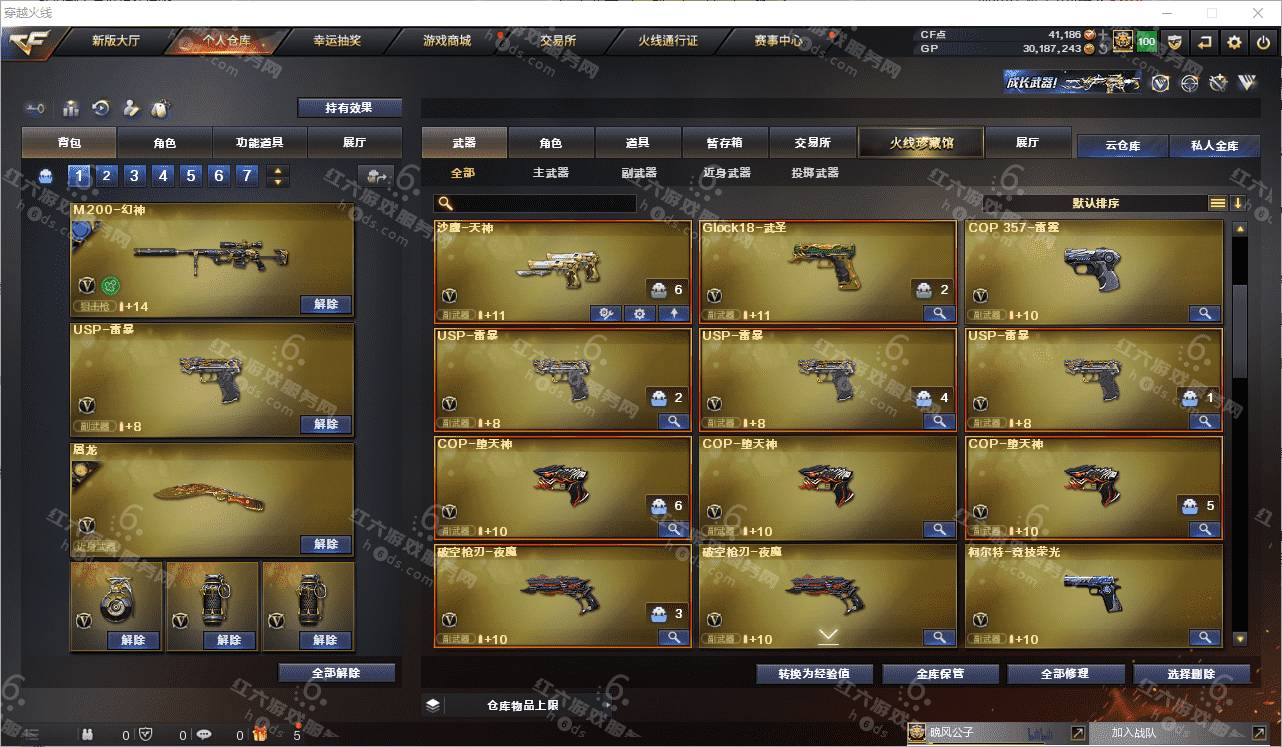Go to the 游戏商城 game shop
Image resolution: width=1282 pixels, height=747 pixels.
tap(446, 41)
